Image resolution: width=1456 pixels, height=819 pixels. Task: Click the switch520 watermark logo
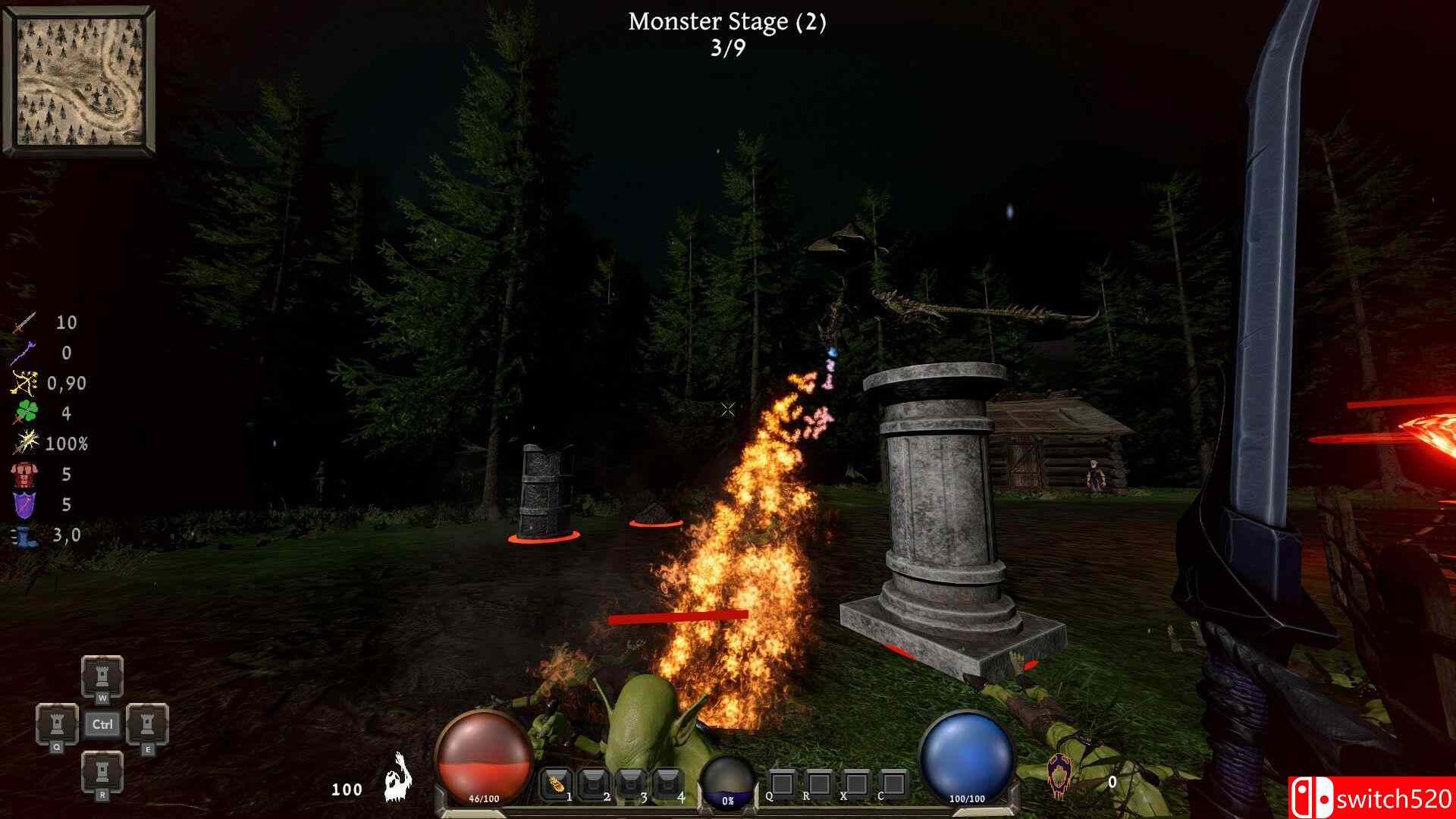(x=1371, y=798)
